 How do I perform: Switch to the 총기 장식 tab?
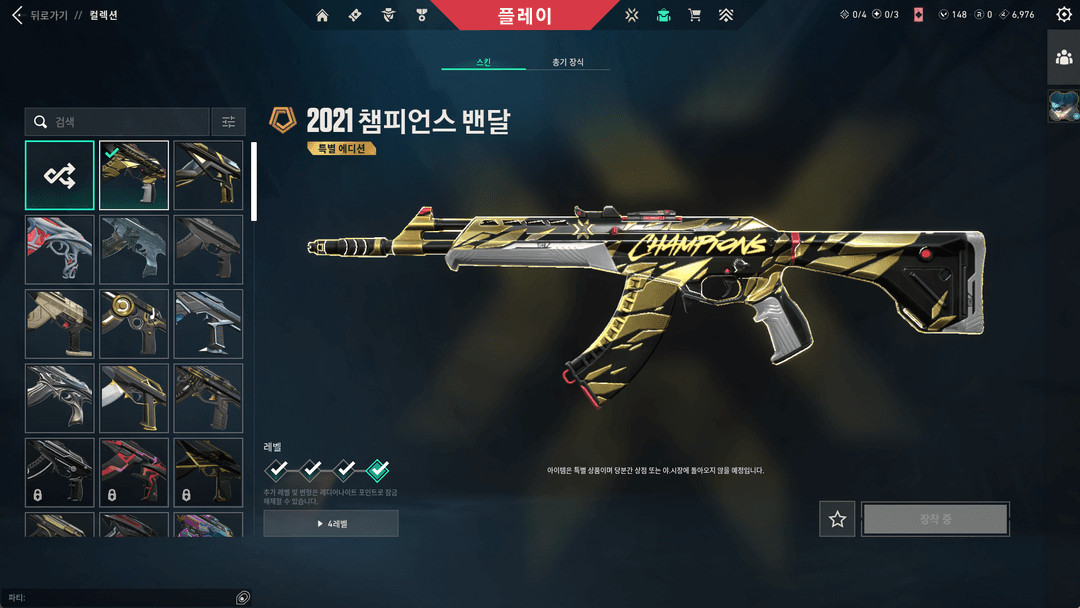click(568, 62)
